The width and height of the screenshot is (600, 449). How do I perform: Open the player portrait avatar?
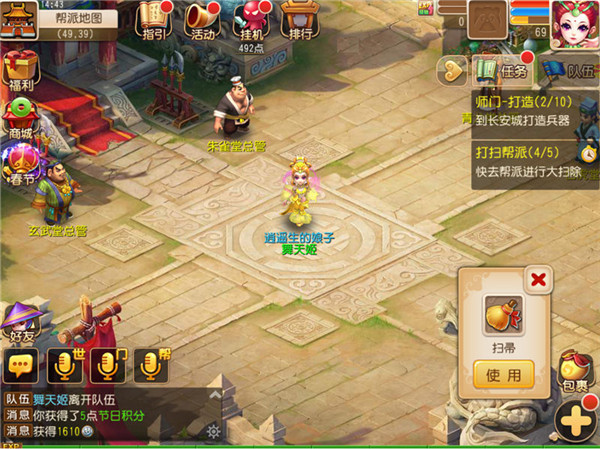[573, 21]
